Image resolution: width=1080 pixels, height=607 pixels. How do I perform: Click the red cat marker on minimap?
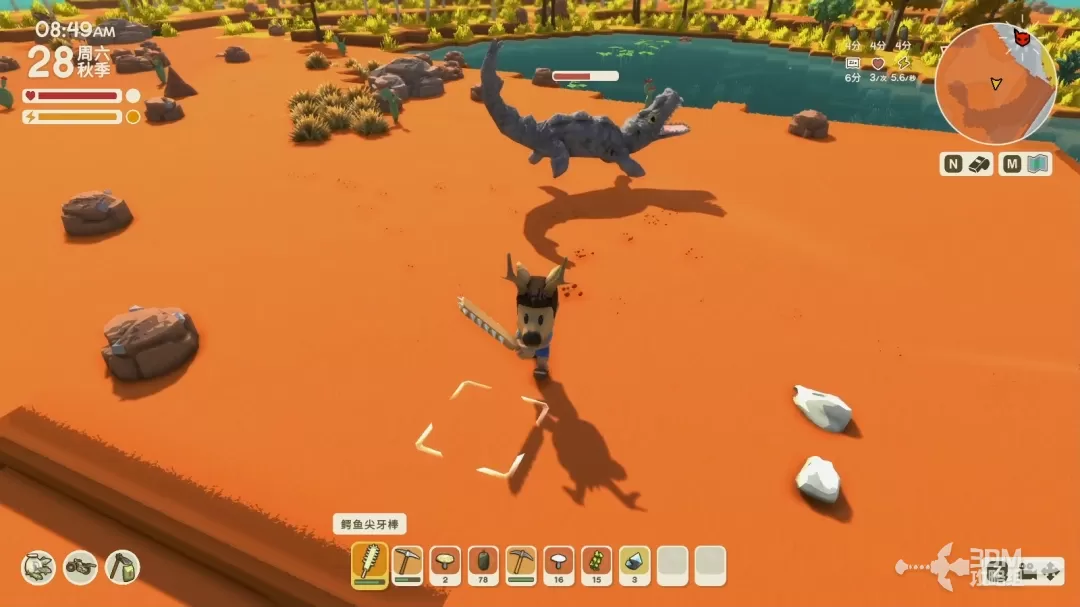point(1022,37)
